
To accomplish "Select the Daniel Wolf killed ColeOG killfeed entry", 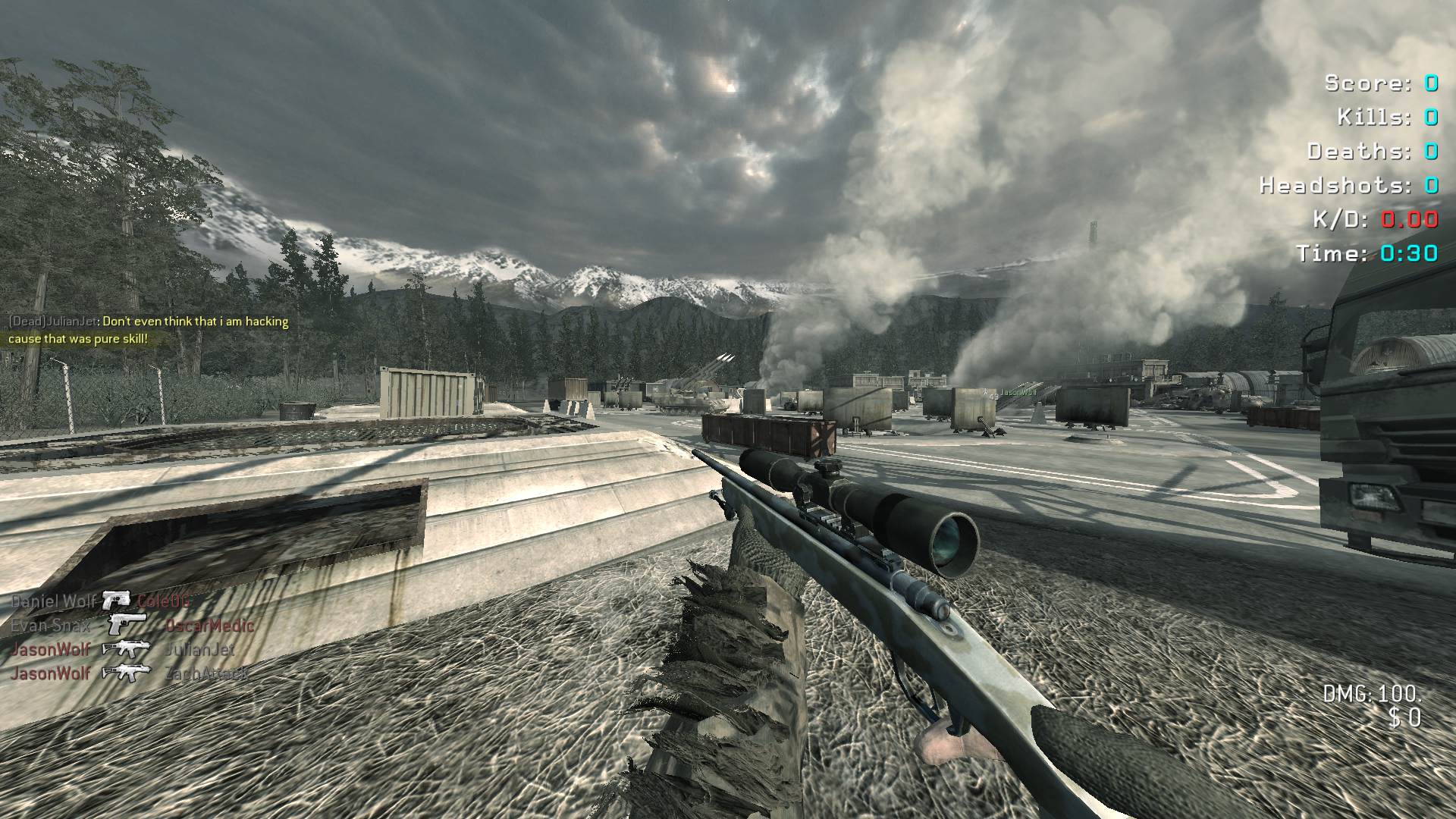I will (101, 601).
